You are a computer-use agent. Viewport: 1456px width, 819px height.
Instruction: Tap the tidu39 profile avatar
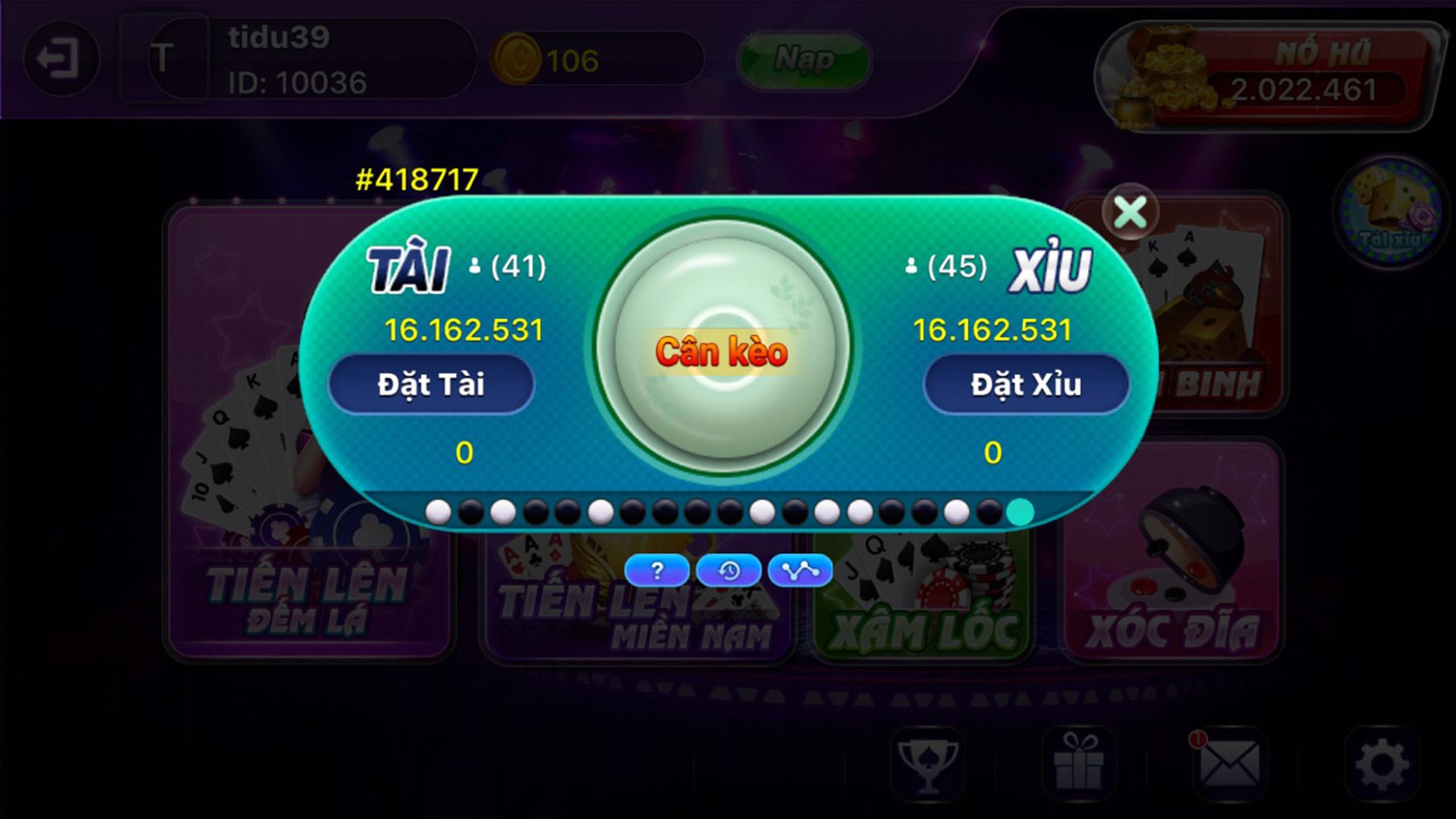(165, 57)
